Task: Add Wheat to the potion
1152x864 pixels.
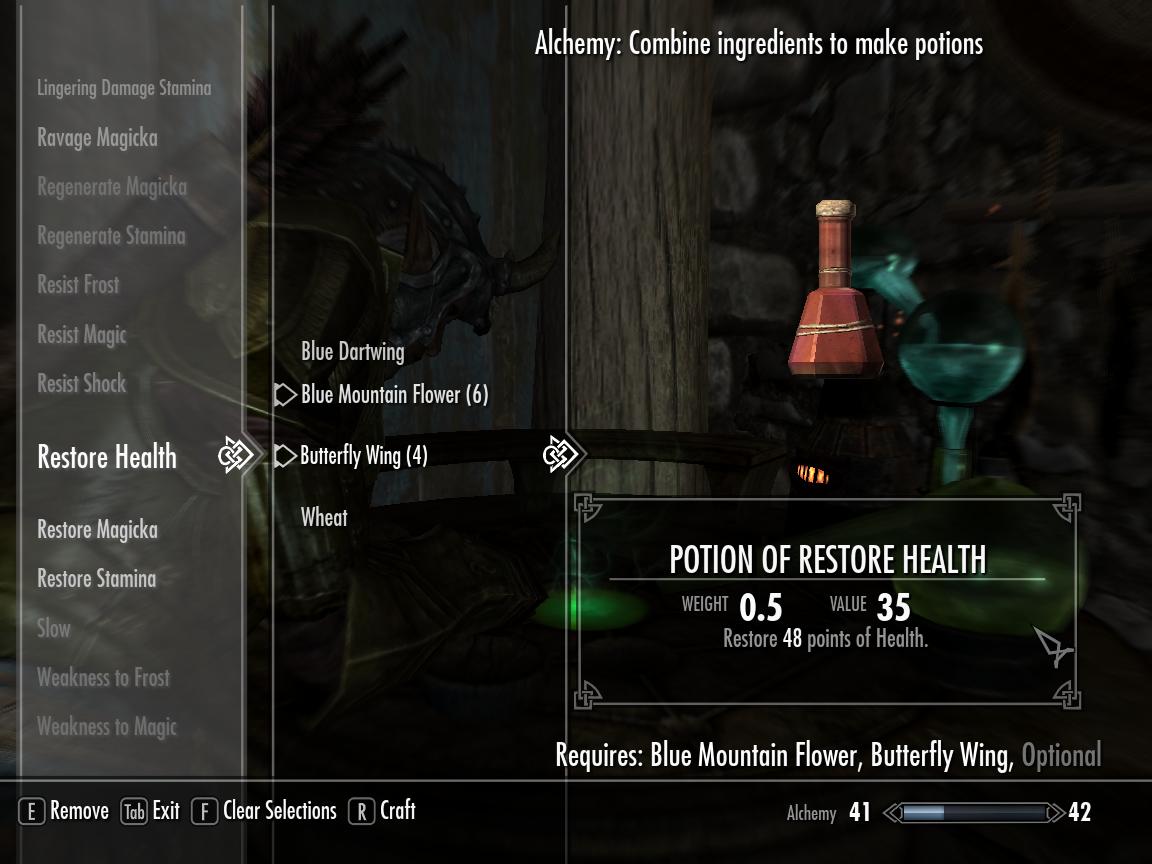Action: click(324, 517)
